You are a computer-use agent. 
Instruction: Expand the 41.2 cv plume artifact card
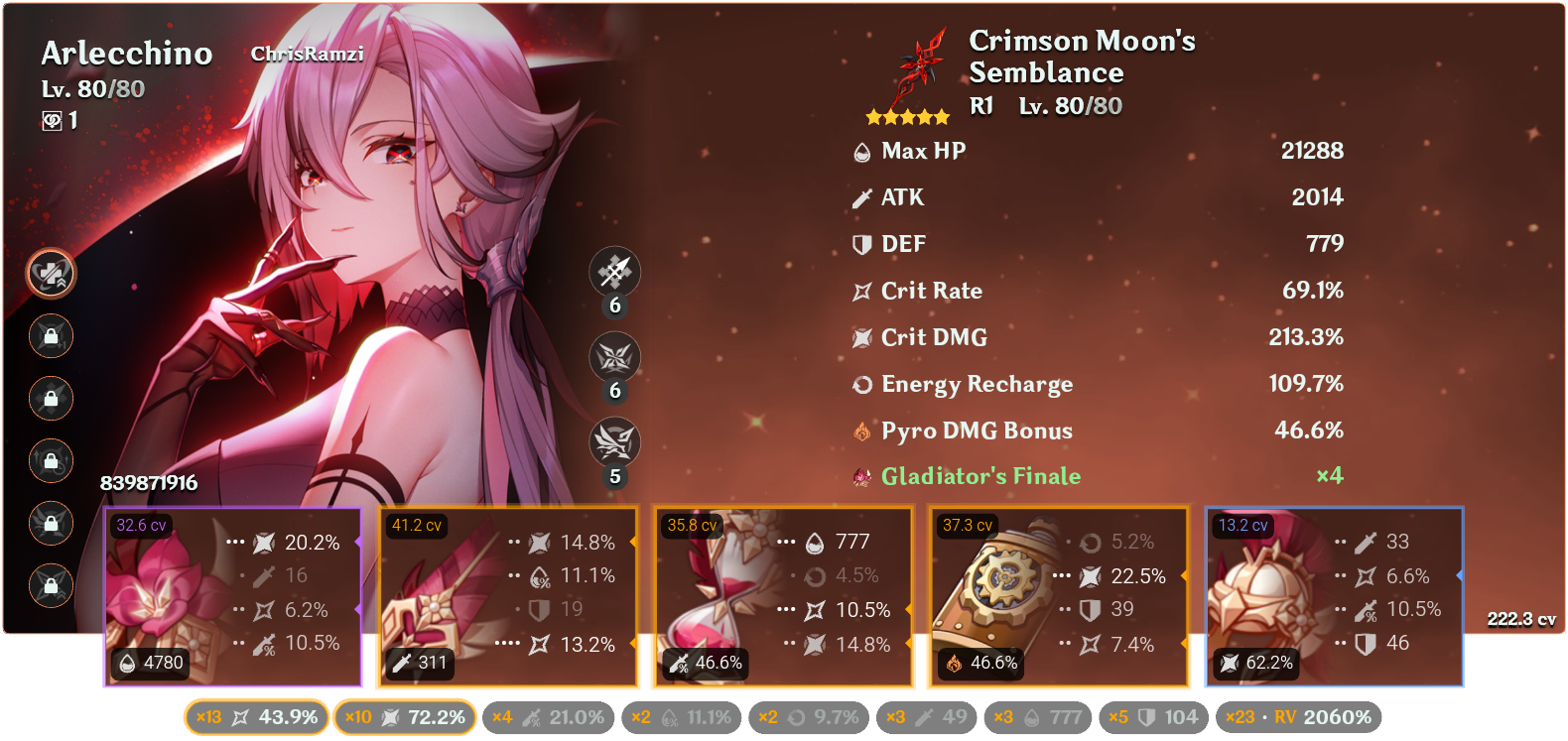507,595
